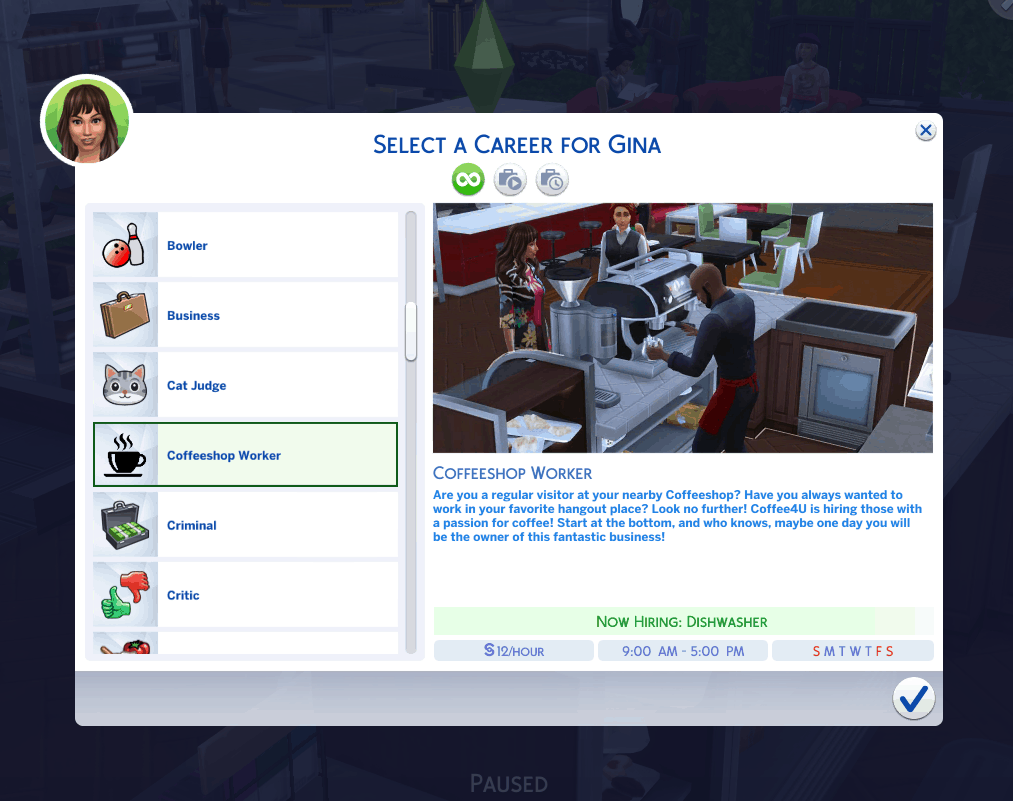Click the Coffeeshop Worker preview image

[682, 328]
